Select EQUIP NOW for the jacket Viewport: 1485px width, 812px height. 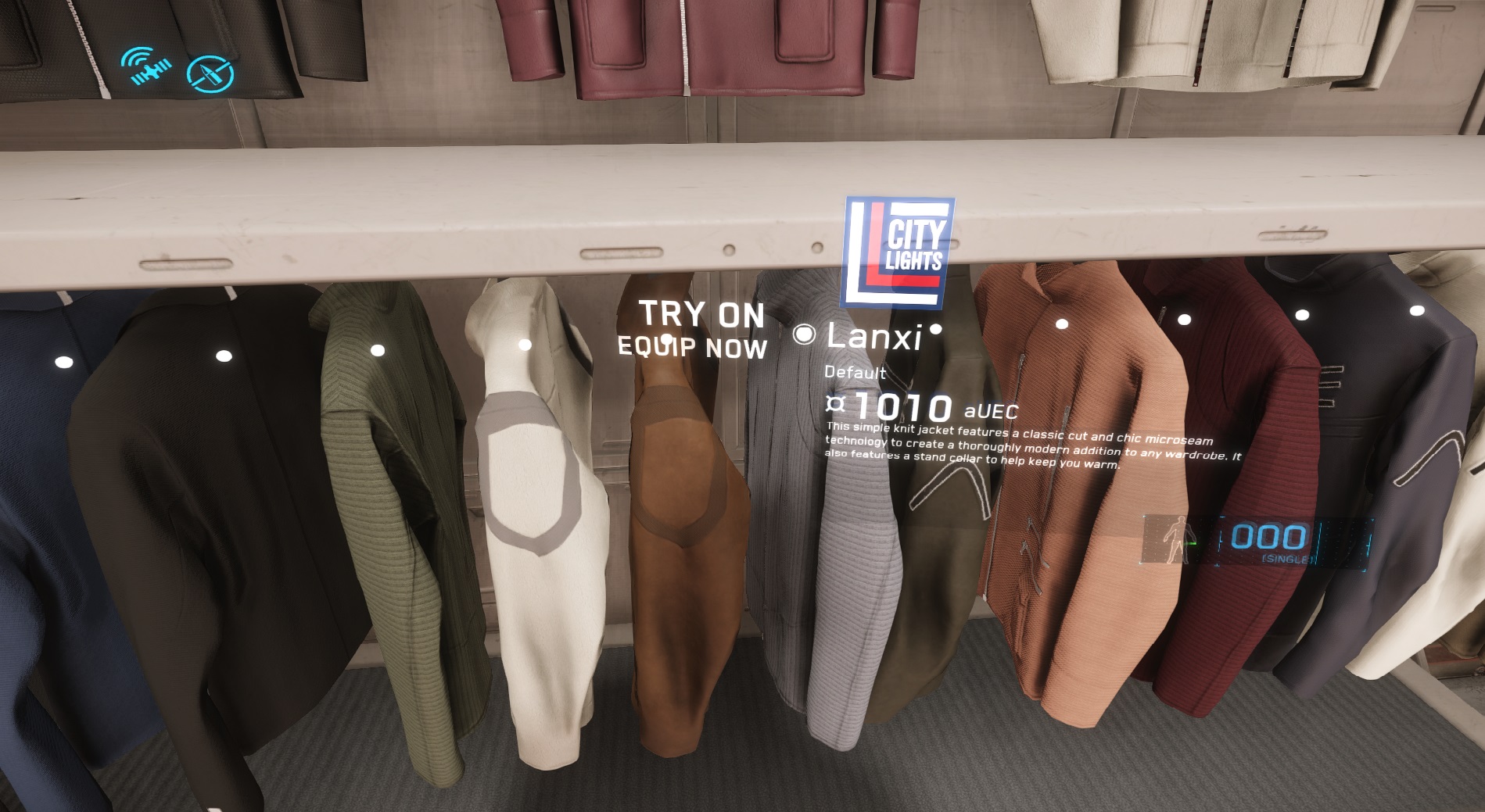[692, 348]
